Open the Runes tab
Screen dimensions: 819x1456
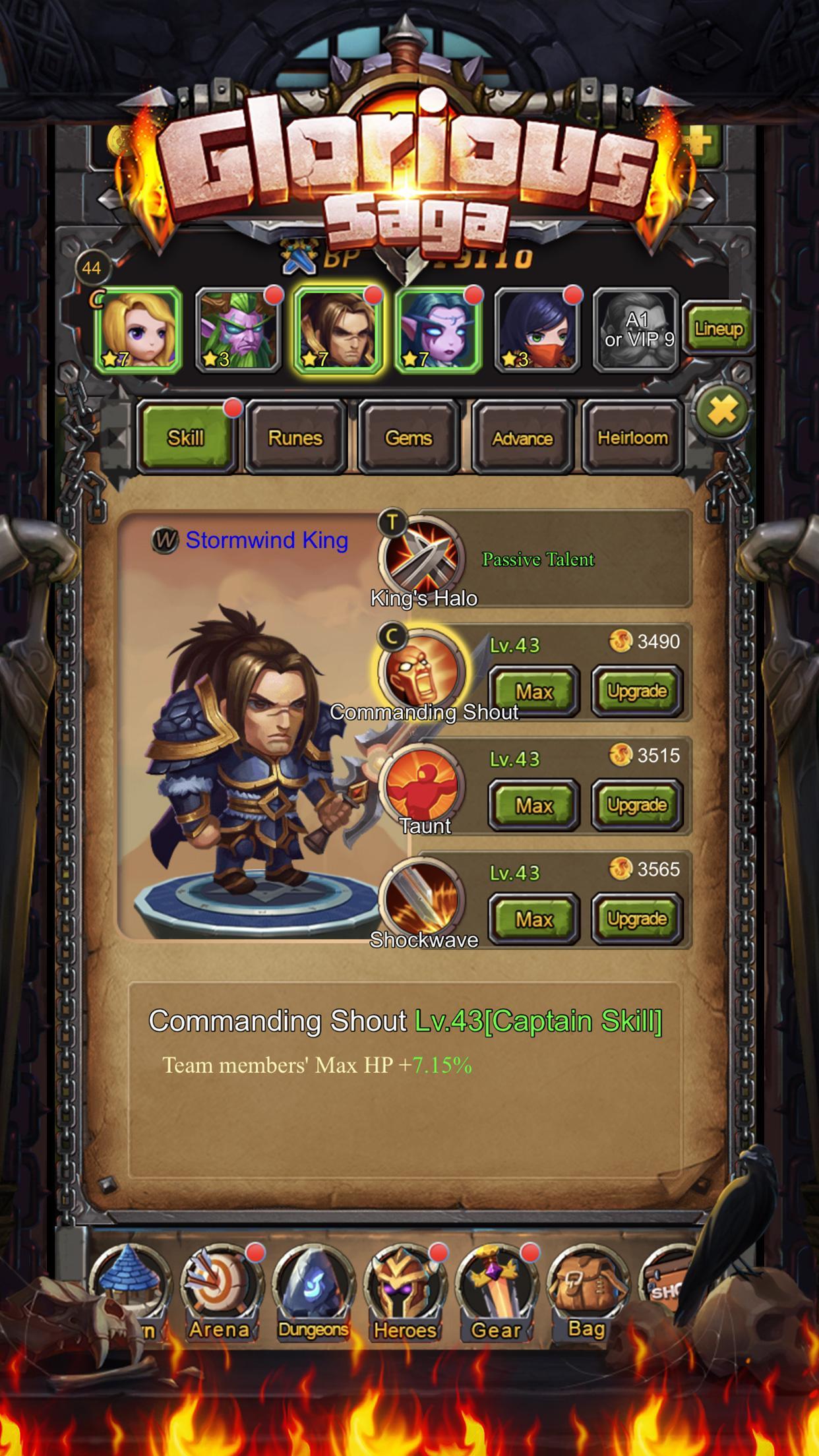tap(295, 437)
